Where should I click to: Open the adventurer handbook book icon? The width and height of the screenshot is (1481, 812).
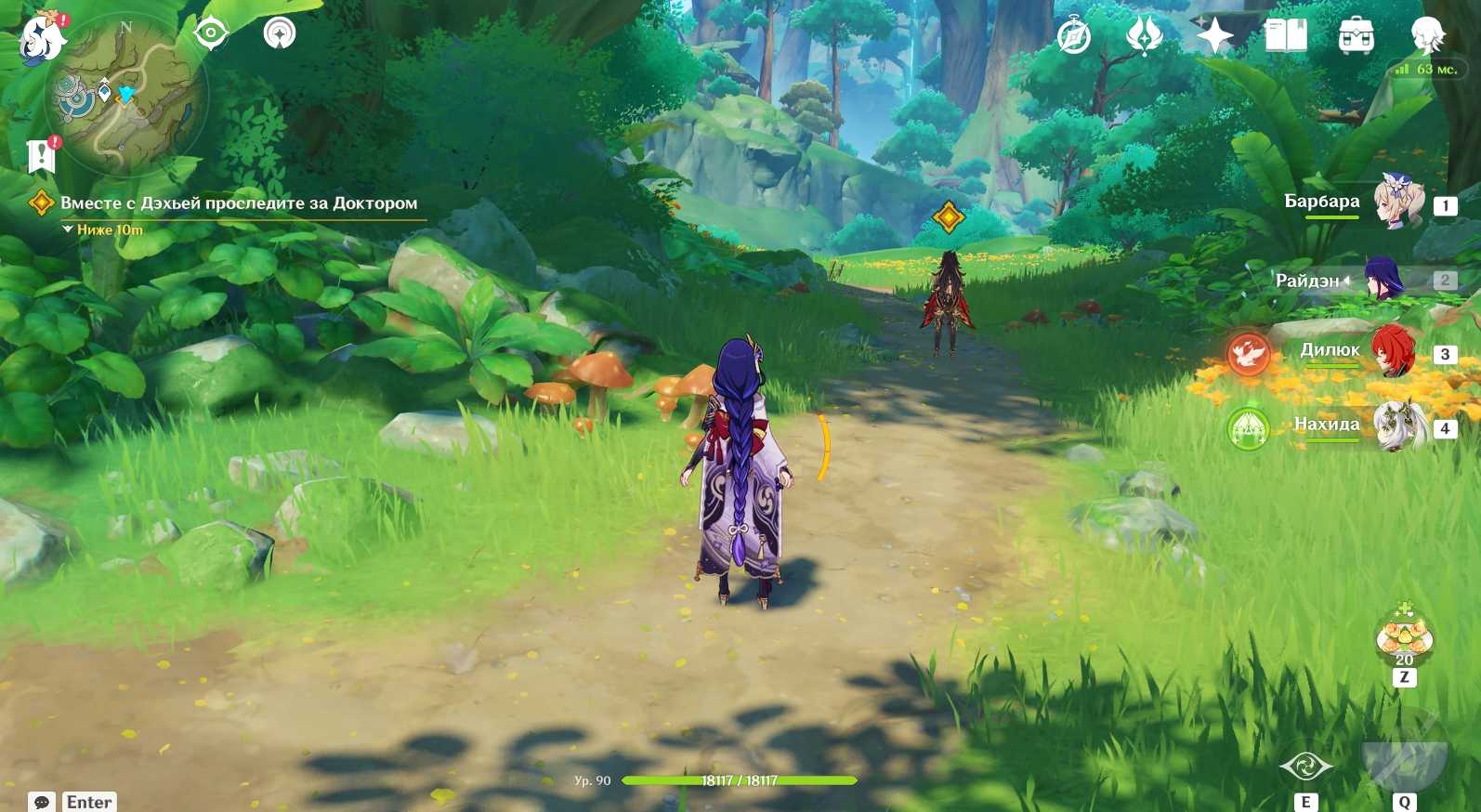click(x=1286, y=36)
